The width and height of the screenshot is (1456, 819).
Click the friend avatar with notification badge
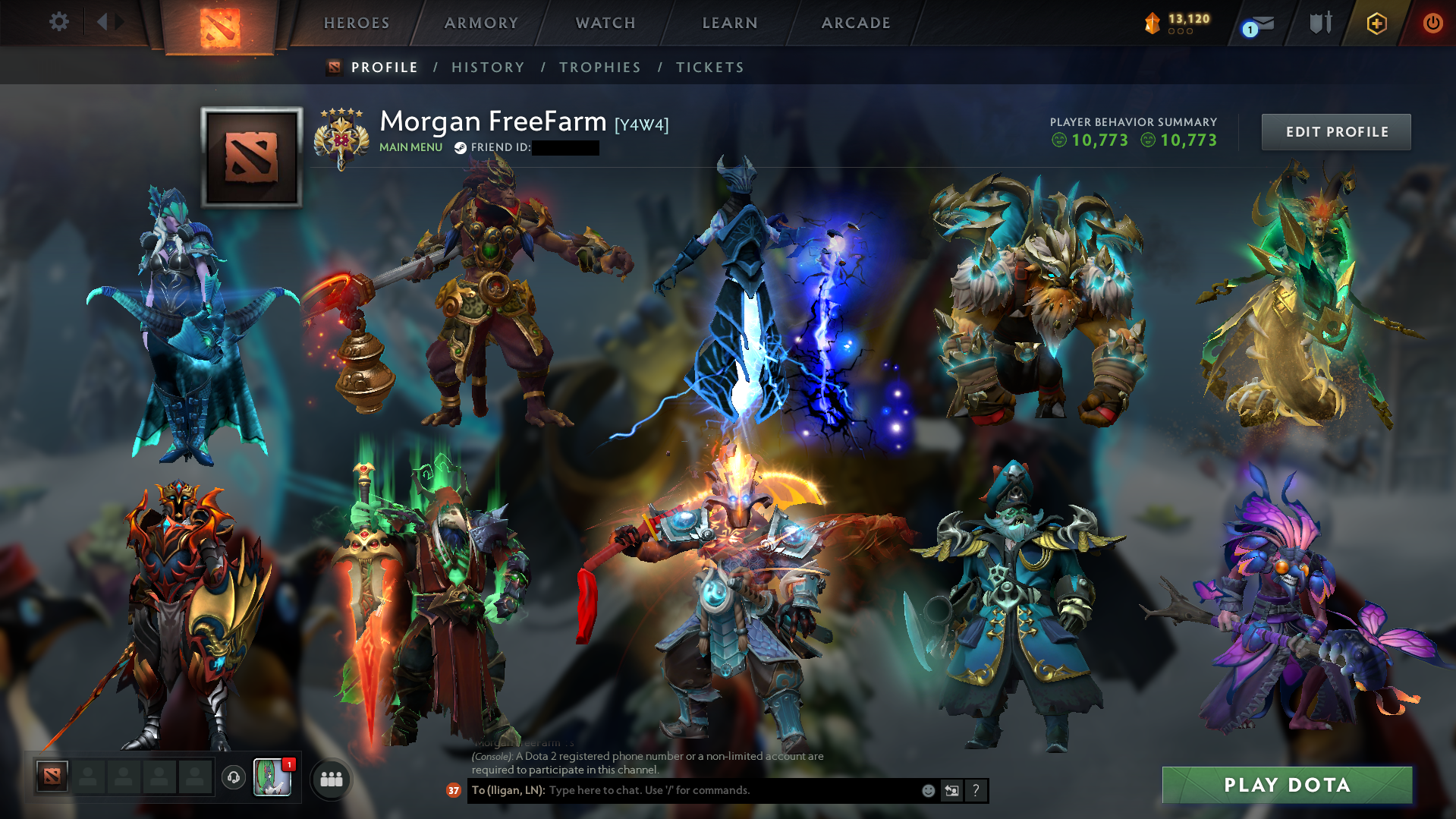[271, 778]
